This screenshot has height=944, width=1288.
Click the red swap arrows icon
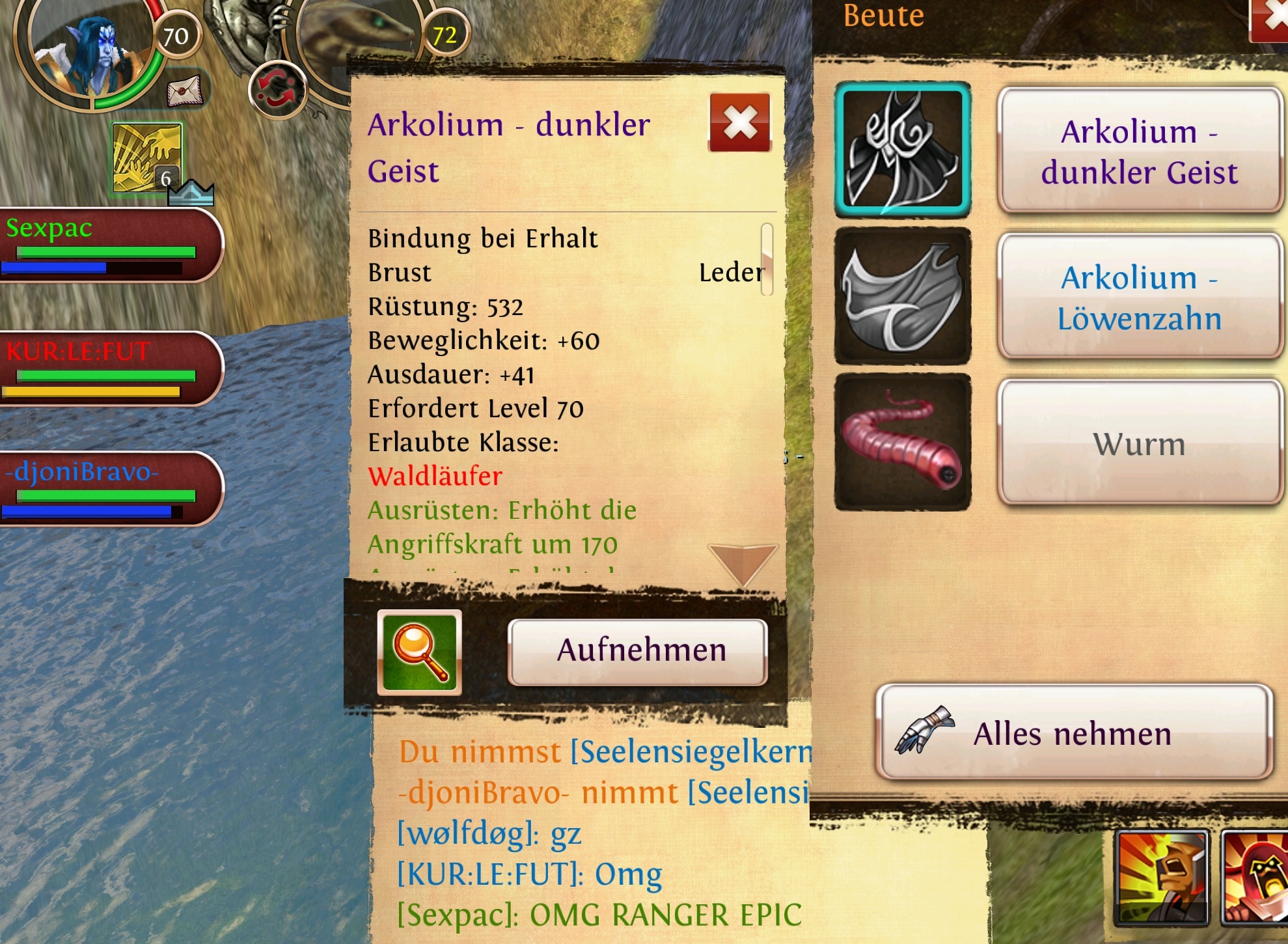tap(277, 90)
